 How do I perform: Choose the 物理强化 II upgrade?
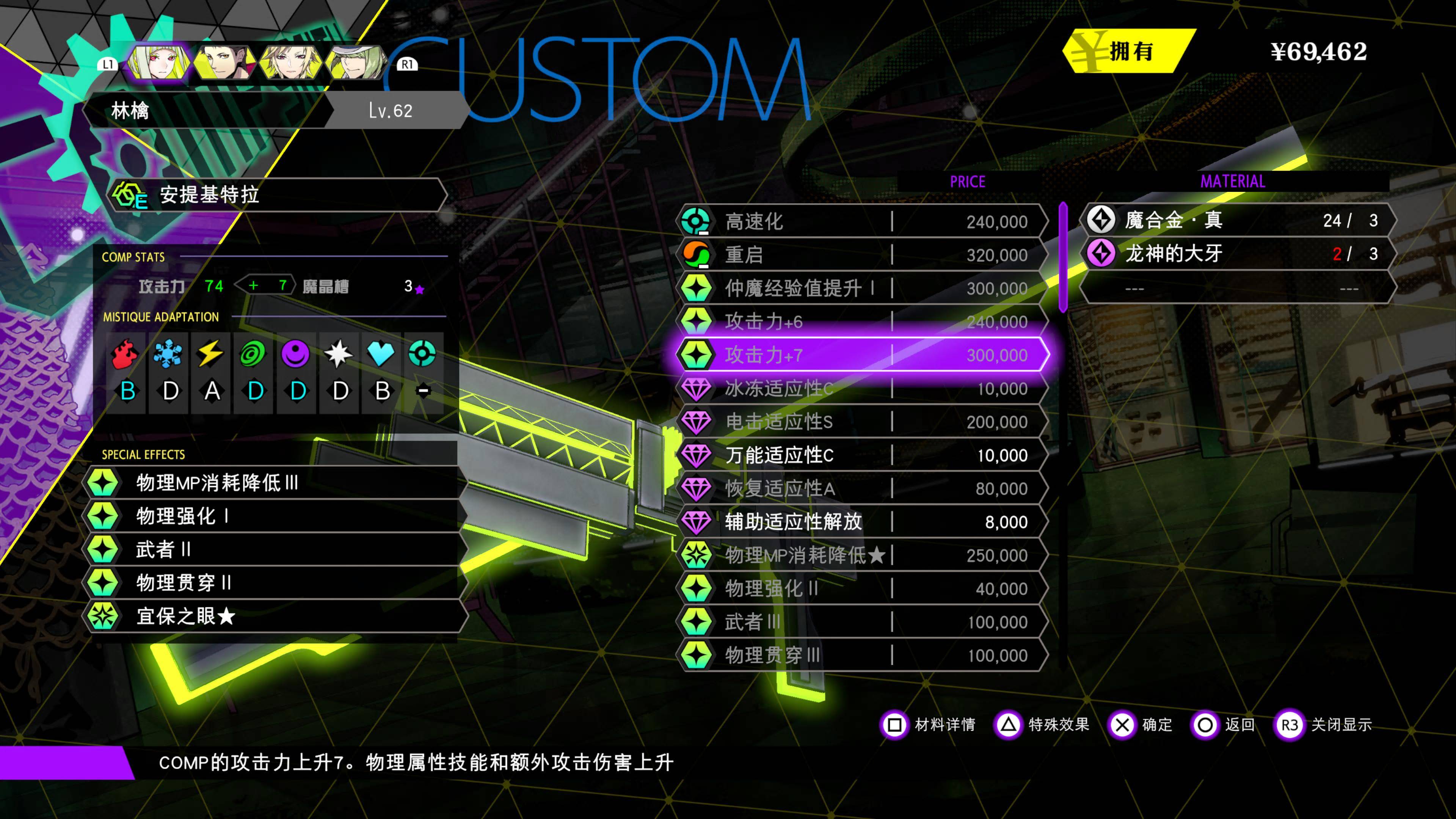[x=862, y=588]
